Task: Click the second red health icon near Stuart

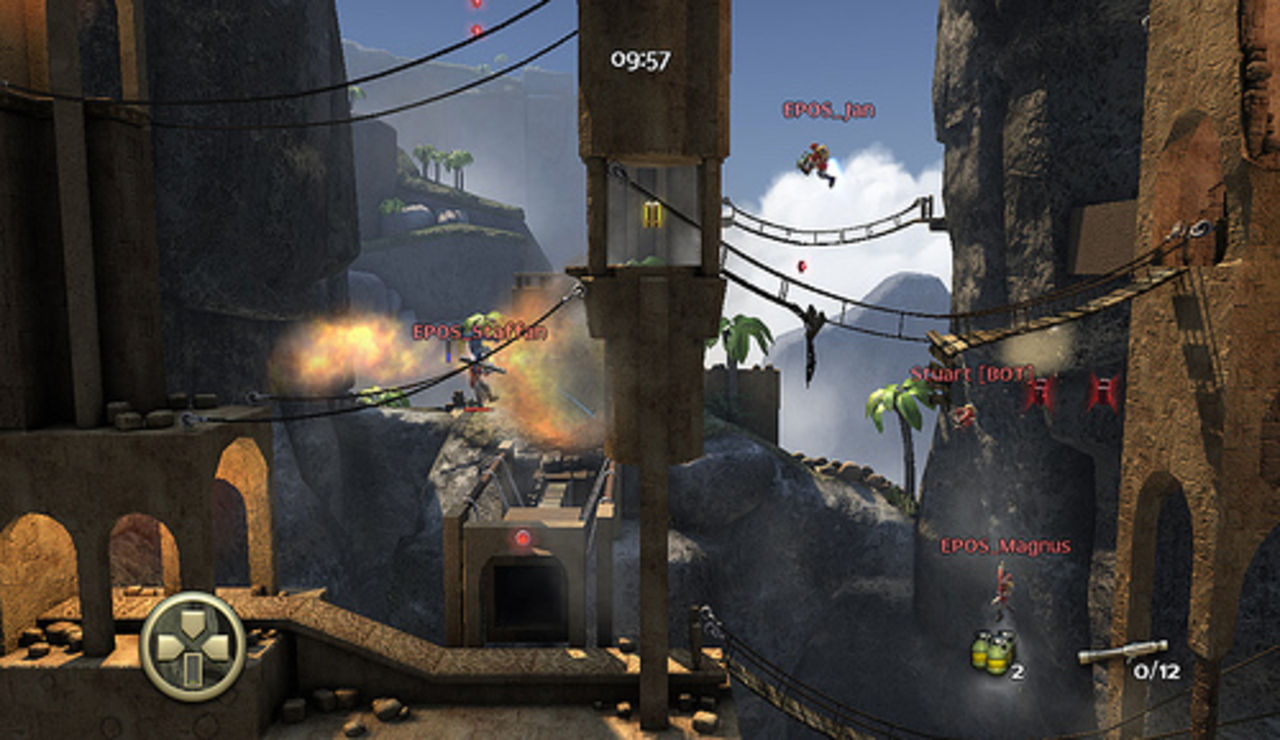Action: [x=1105, y=389]
